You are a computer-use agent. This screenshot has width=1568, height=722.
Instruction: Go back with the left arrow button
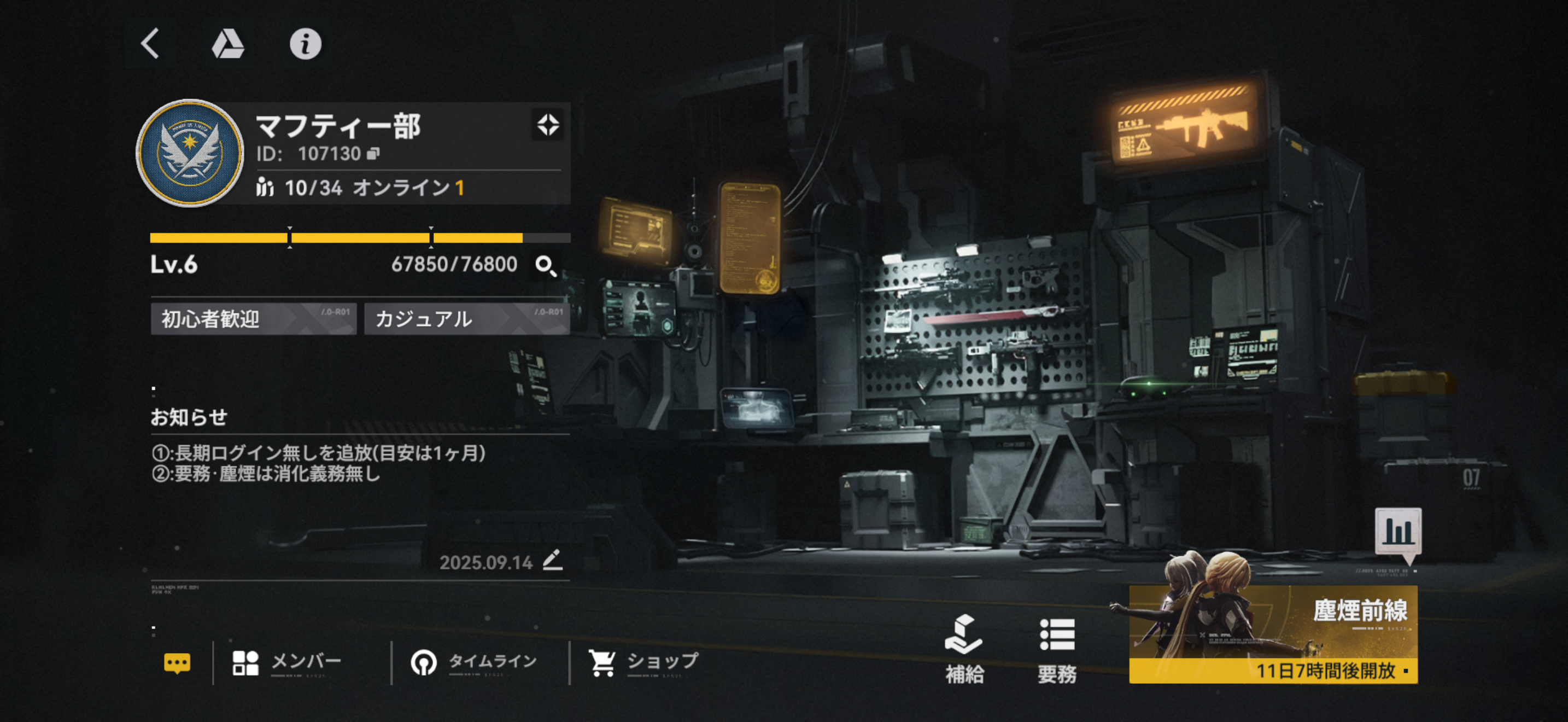coord(150,44)
